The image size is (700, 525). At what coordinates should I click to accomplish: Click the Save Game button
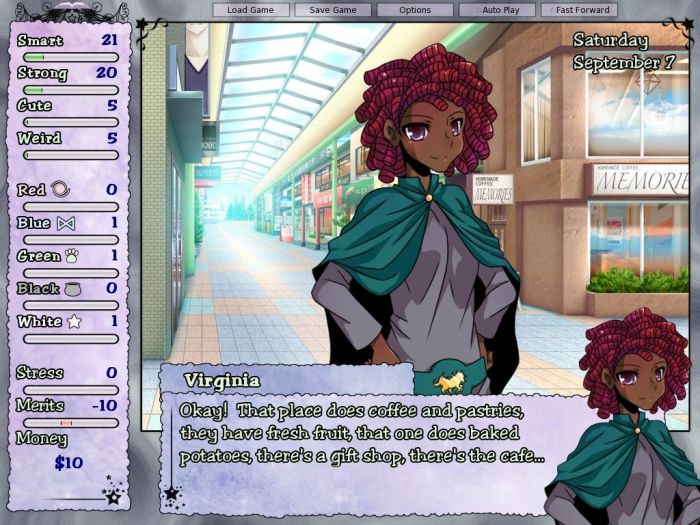click(x=333, y=10)
